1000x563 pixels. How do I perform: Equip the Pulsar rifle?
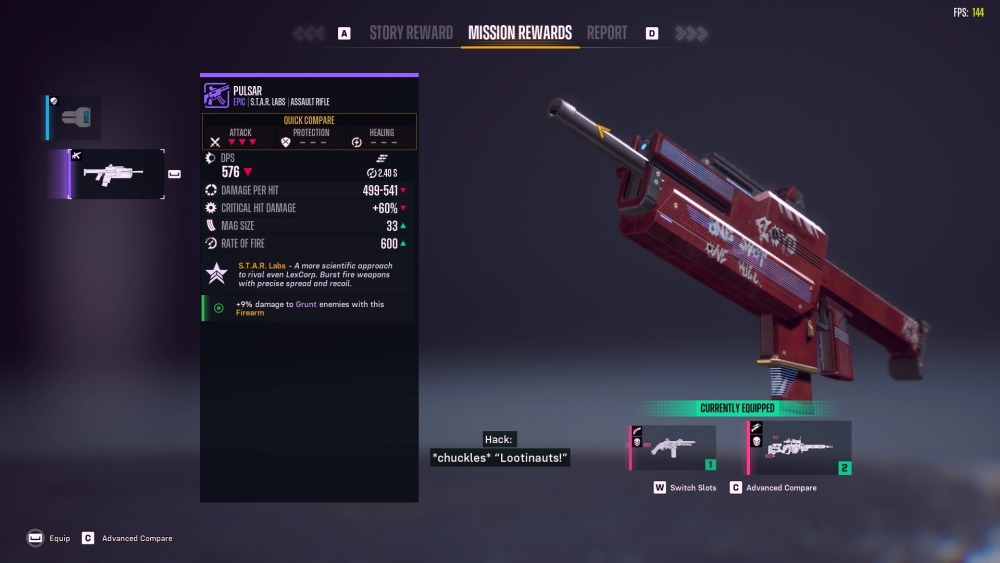point(50,538)
